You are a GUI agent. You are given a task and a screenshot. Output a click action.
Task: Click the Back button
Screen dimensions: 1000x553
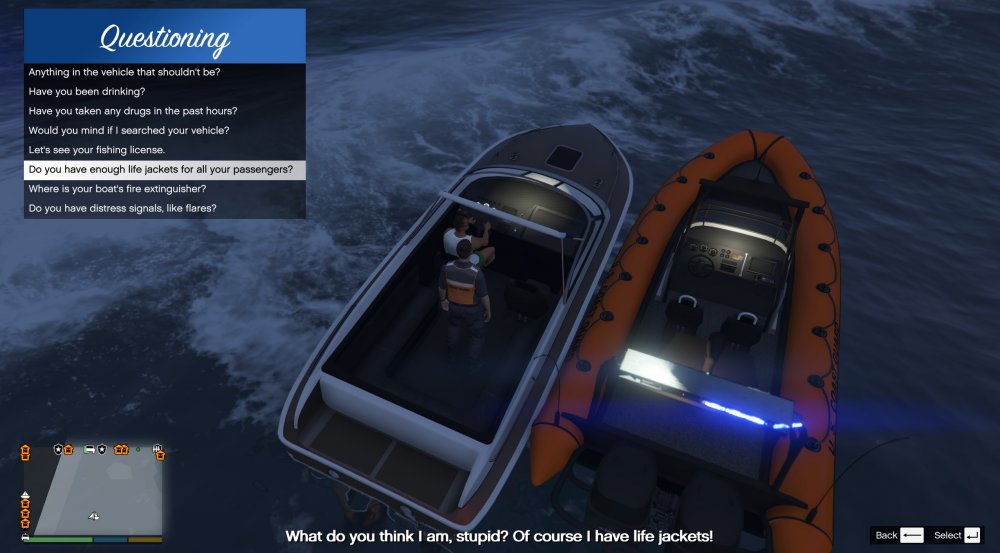point(898,536)
